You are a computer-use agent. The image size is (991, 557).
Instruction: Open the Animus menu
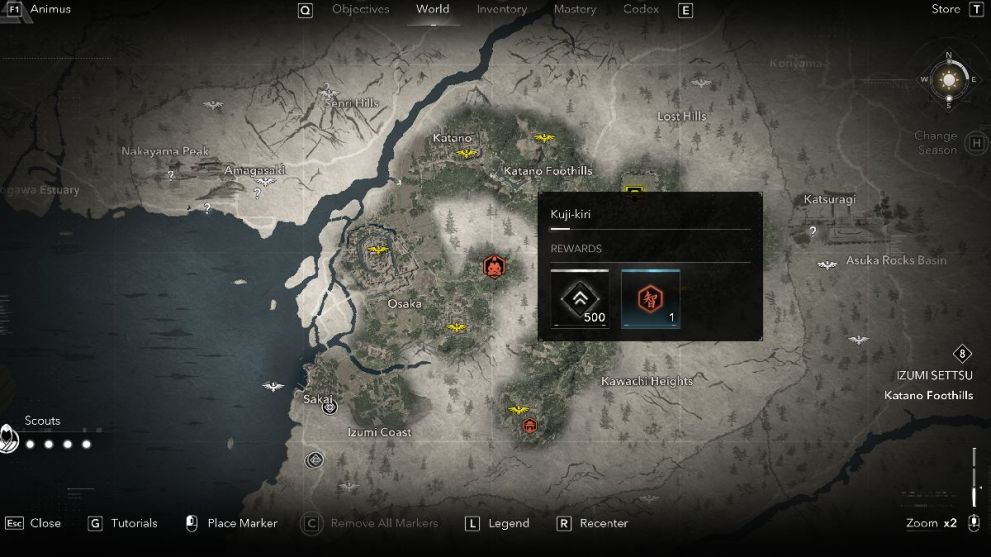(x=50, y=10)
